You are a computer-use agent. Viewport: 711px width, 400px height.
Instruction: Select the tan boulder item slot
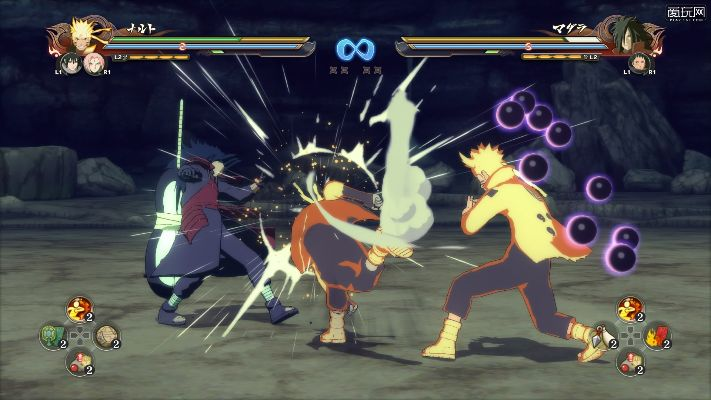tap(105, 335)
